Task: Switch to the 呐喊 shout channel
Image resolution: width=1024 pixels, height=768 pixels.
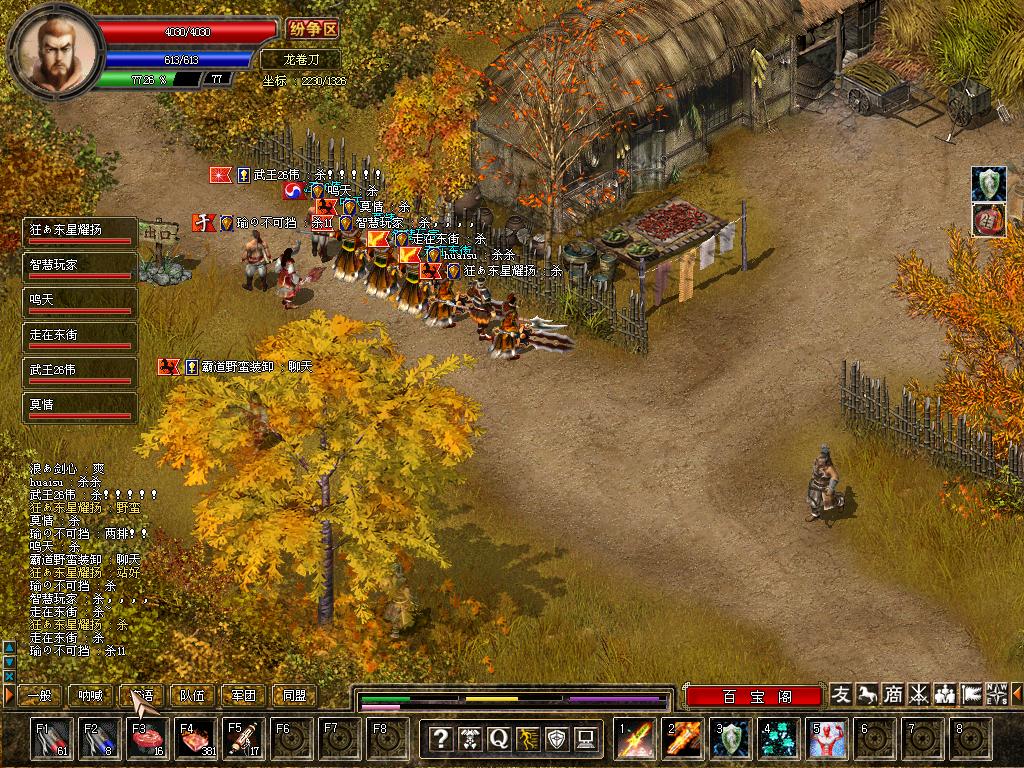Action: [91, 695]
